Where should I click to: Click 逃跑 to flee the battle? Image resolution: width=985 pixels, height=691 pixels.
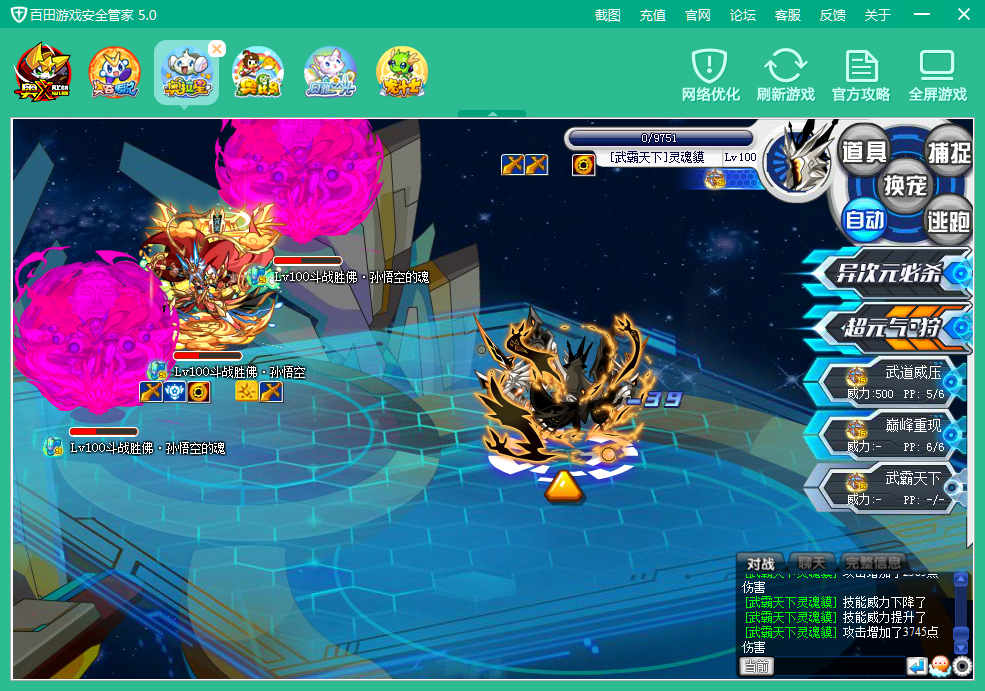point(947,220)
